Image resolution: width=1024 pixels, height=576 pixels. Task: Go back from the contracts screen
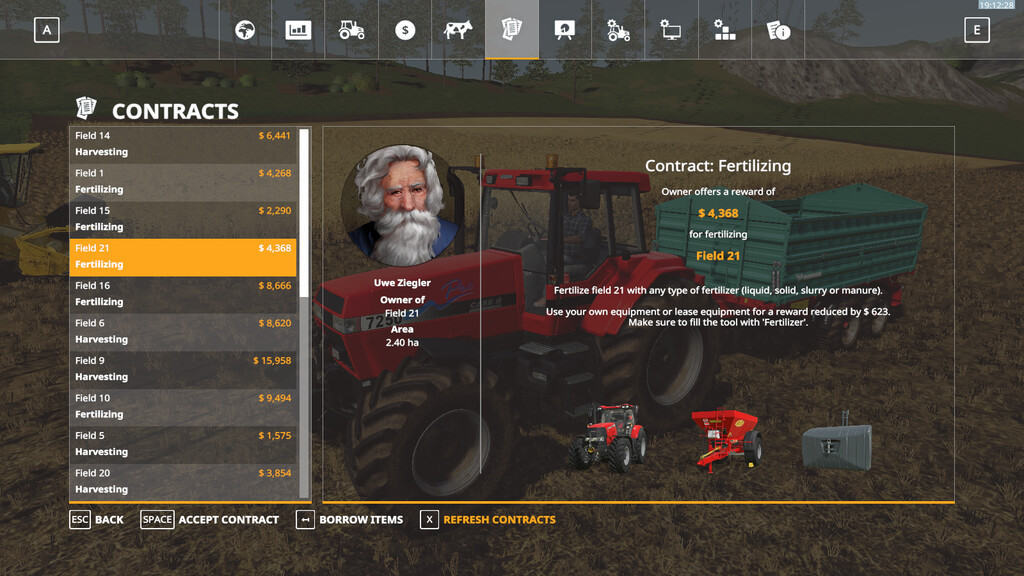[97, 520]
